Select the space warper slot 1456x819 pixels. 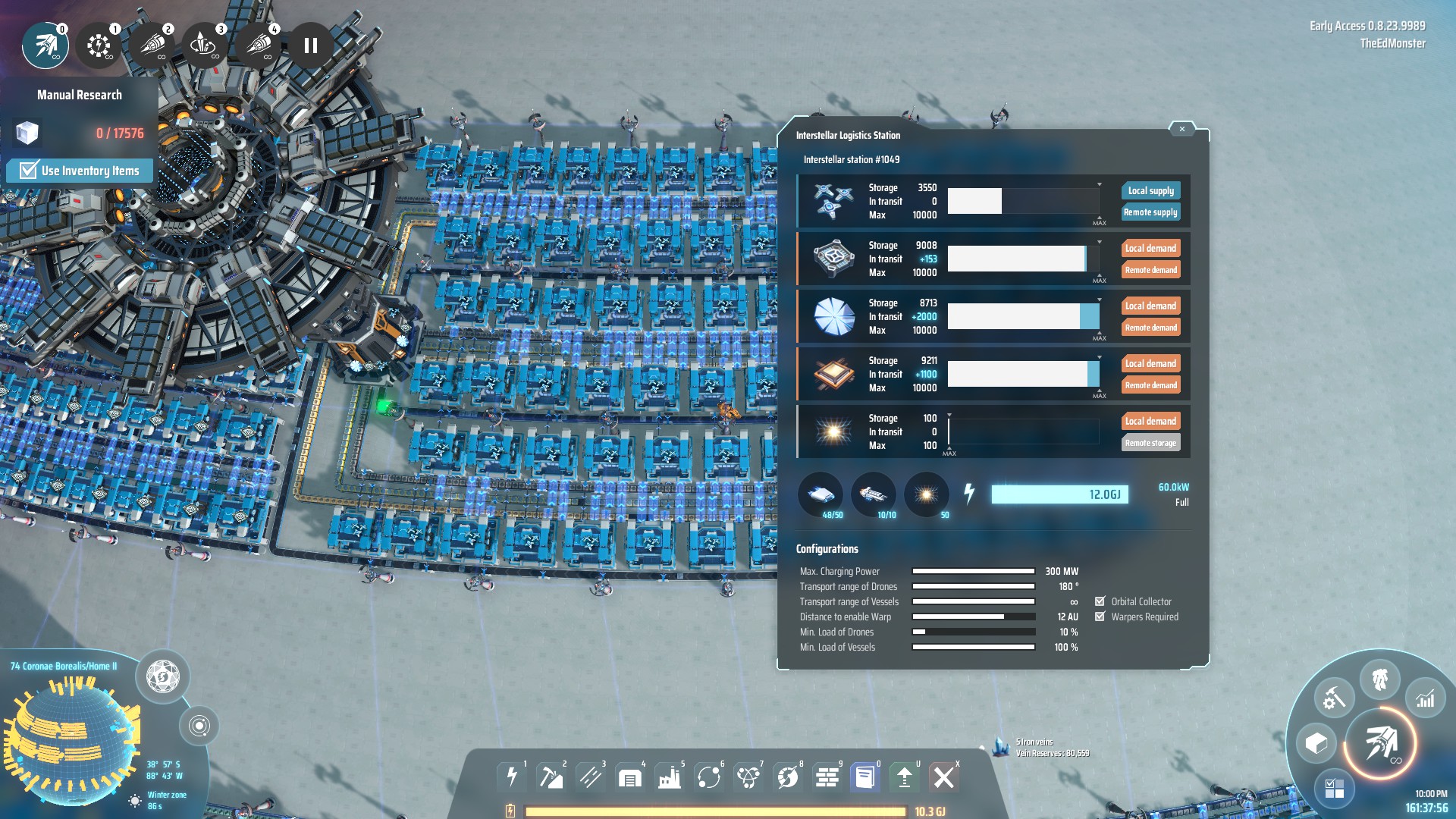[926, 495]
